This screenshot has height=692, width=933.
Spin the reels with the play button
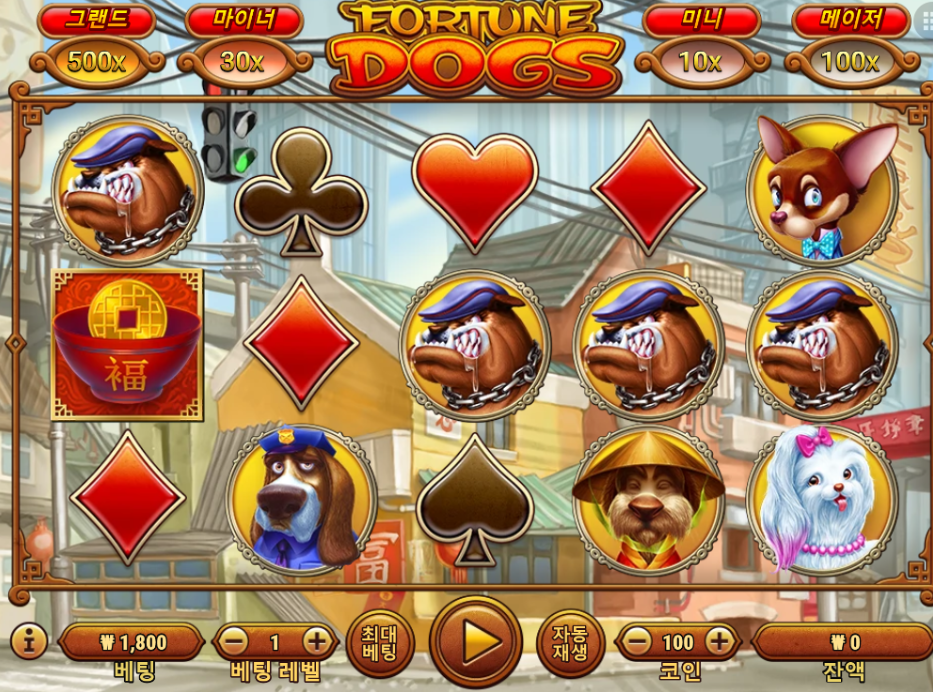coord(476,641)
